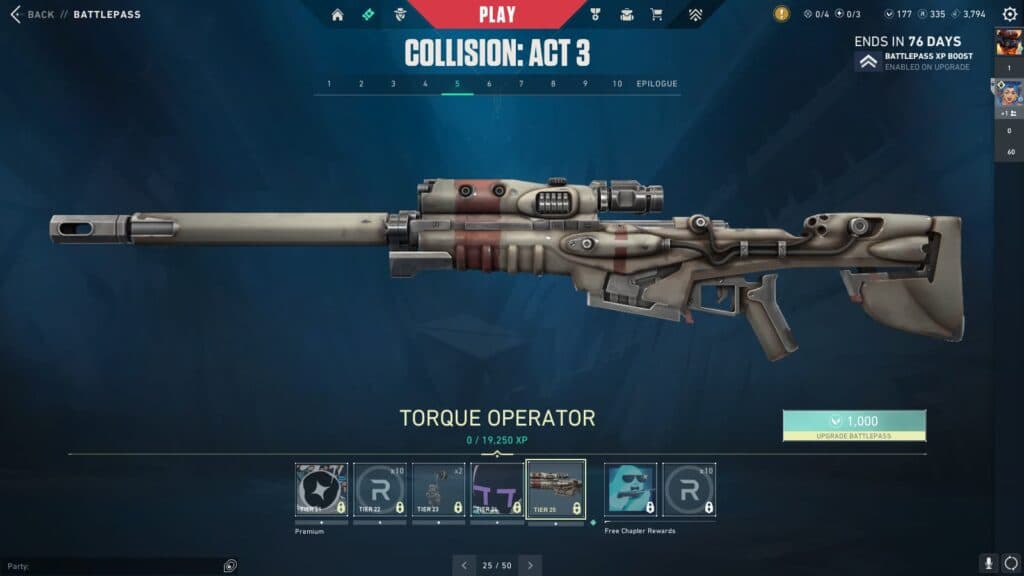
Task: Open the home screen icon
Action: [x=337, y=15]
